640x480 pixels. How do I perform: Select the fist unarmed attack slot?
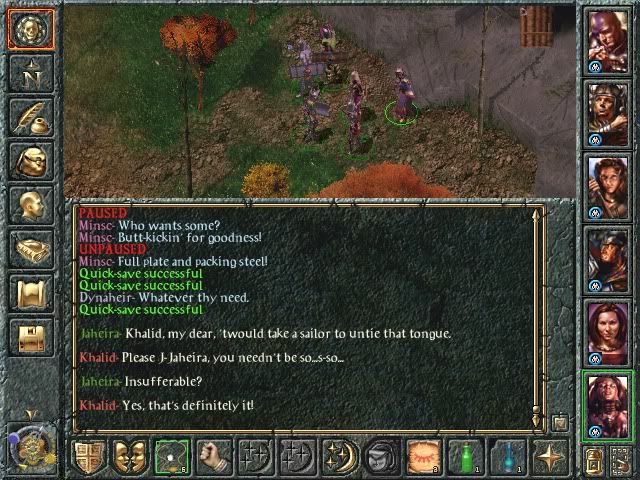[x=213, y=456]
